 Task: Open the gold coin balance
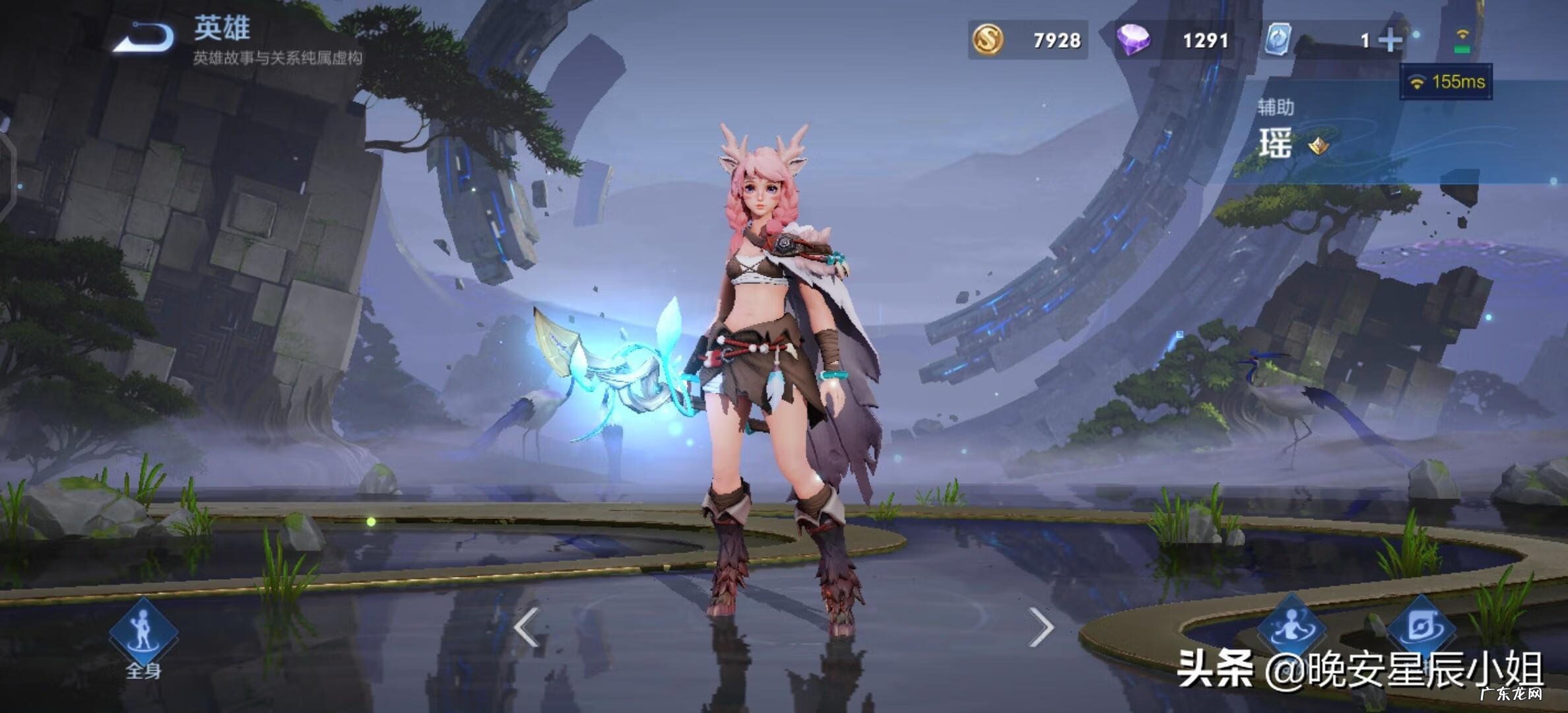coord(1027,40)
